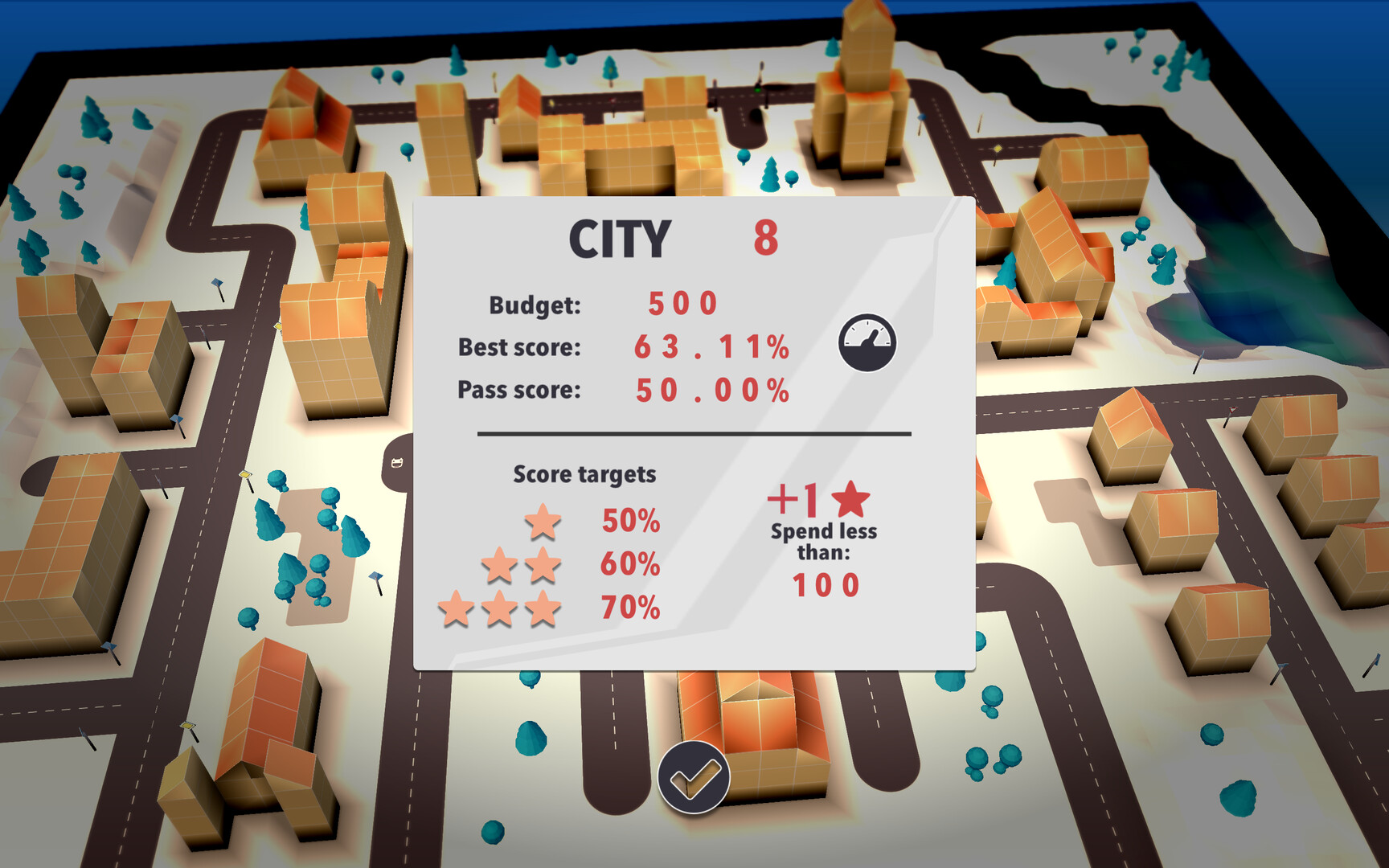Open the hidden car badge on the dialog's left edge
This screenshot has height=868, width=1389.
coord(397,463)
